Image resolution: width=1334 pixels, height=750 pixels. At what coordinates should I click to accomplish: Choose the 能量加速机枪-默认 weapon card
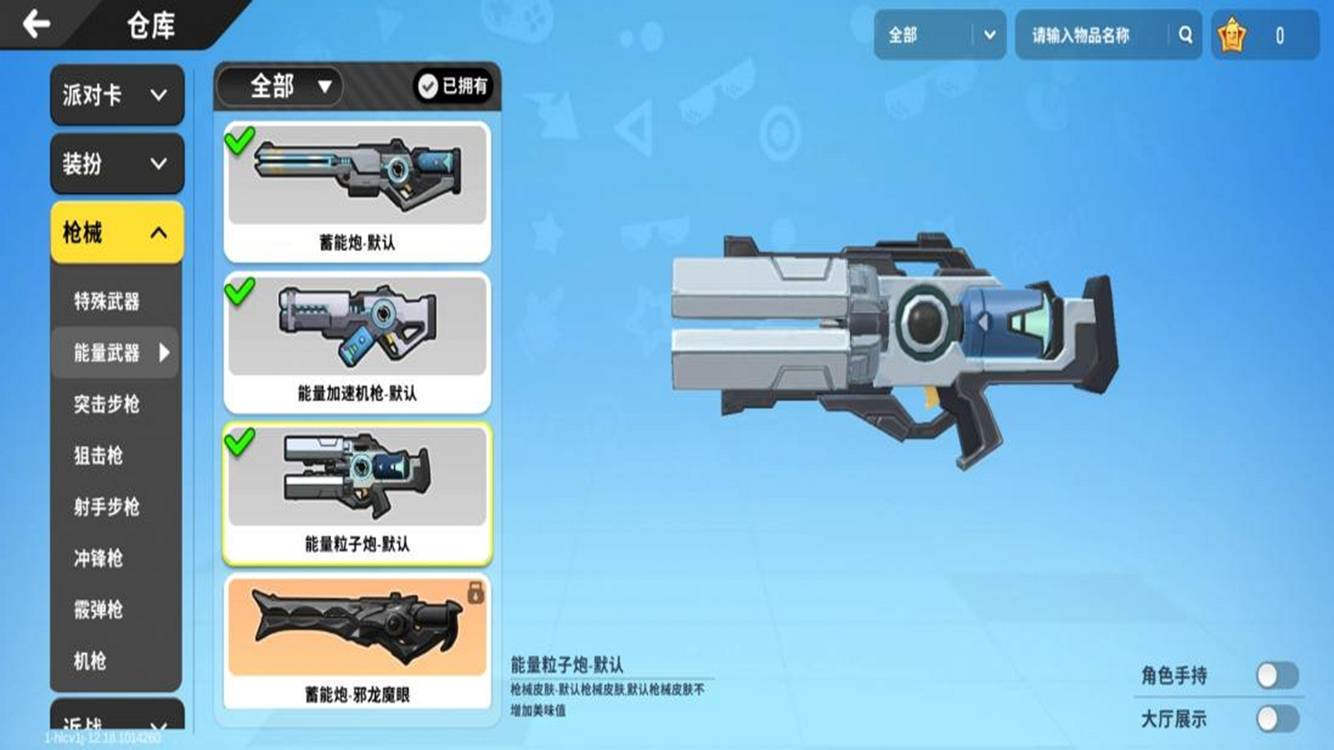click(x=357, y=342)
